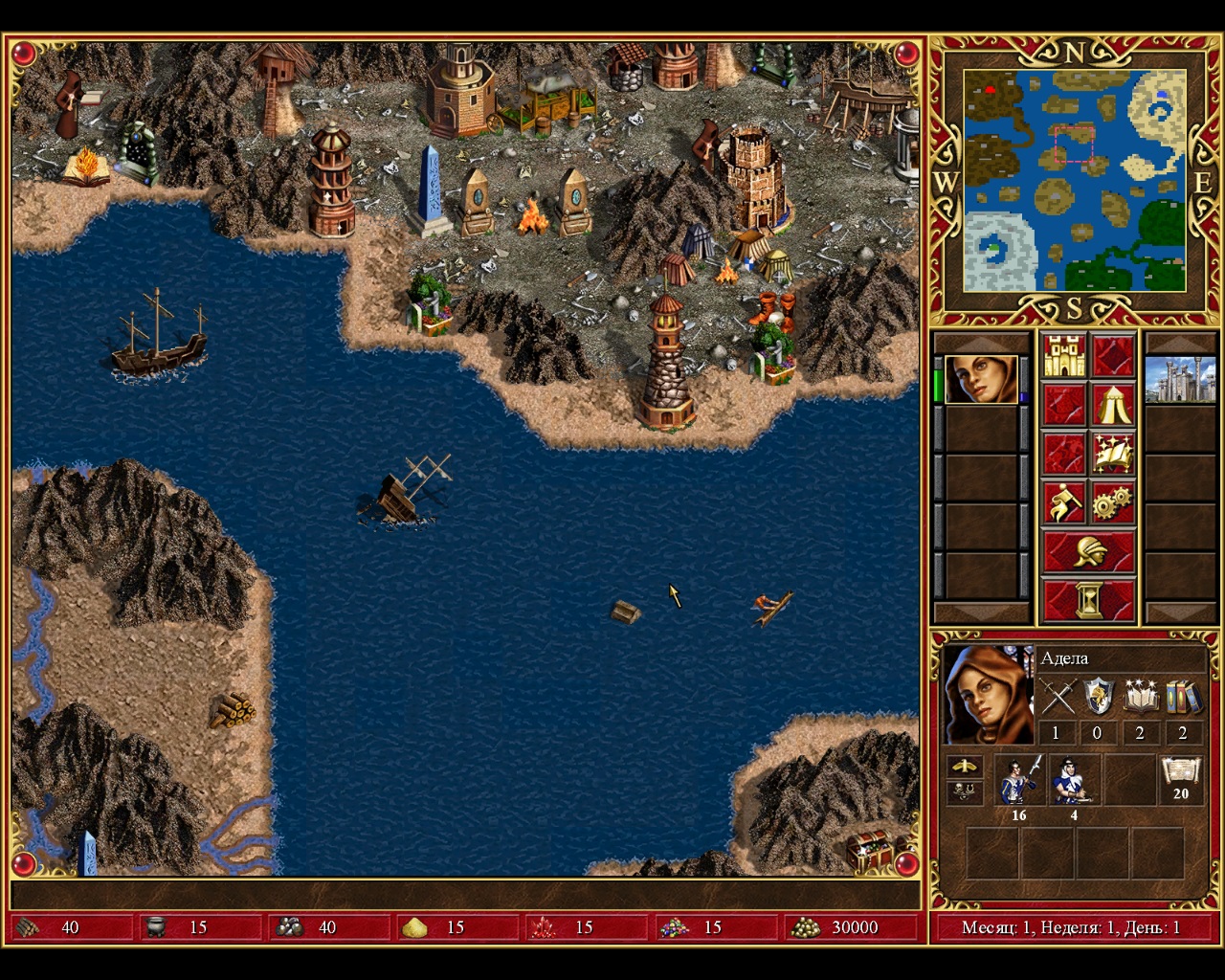Open System Options with the gears button

[x=1113, y=503]
